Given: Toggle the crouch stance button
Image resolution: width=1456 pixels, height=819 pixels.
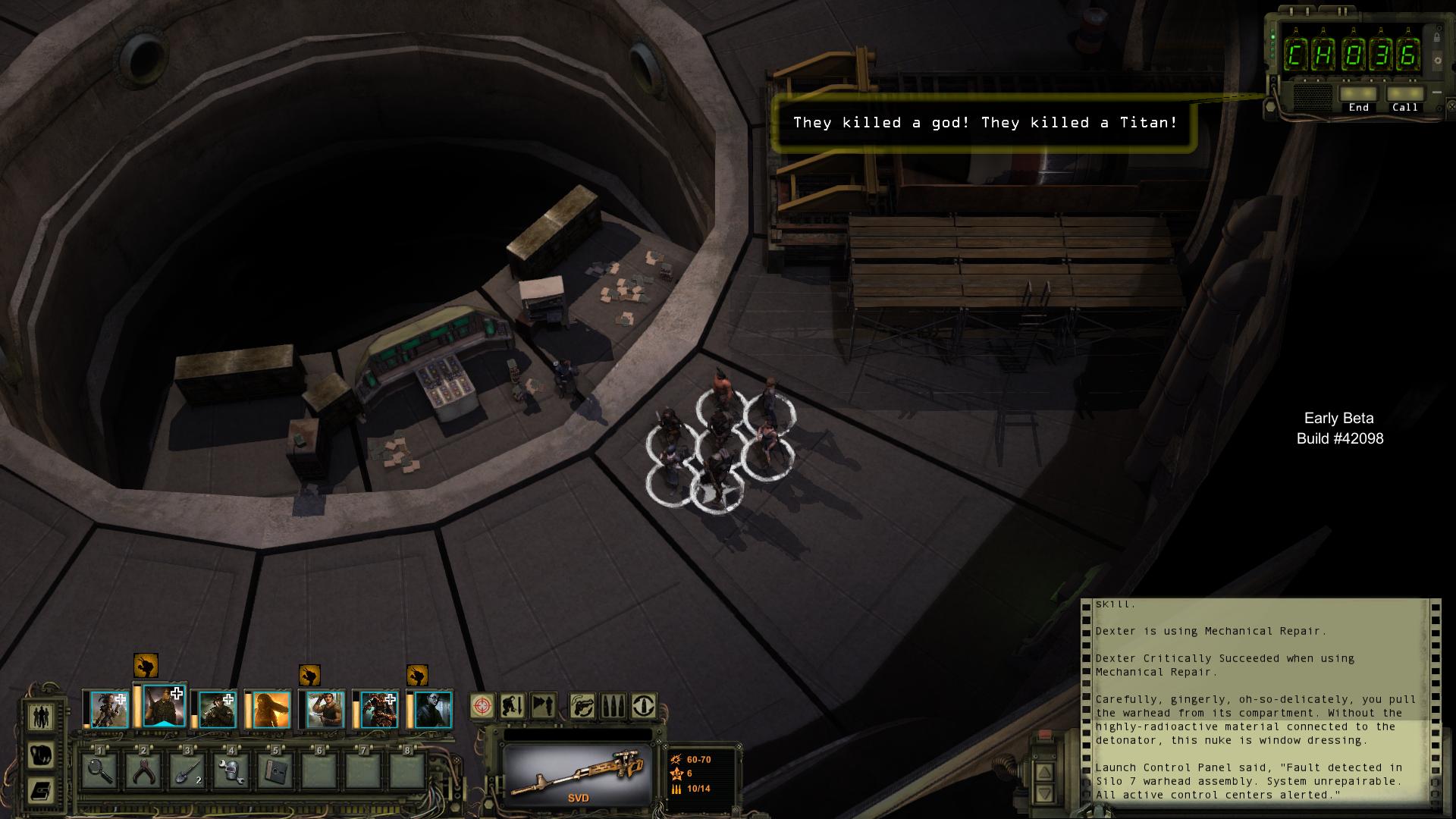Looking at the screenshot, I should (513, 706).
